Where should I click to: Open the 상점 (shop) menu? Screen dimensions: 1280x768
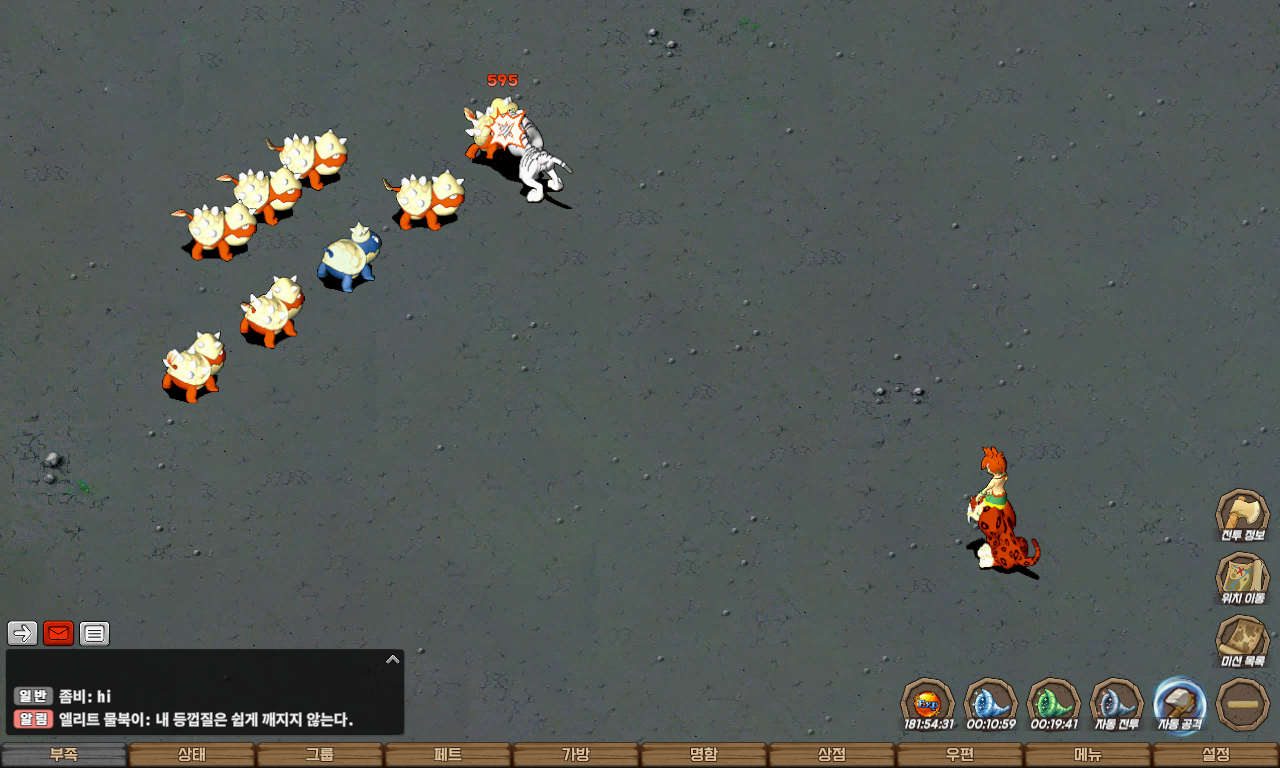[832, 755]
